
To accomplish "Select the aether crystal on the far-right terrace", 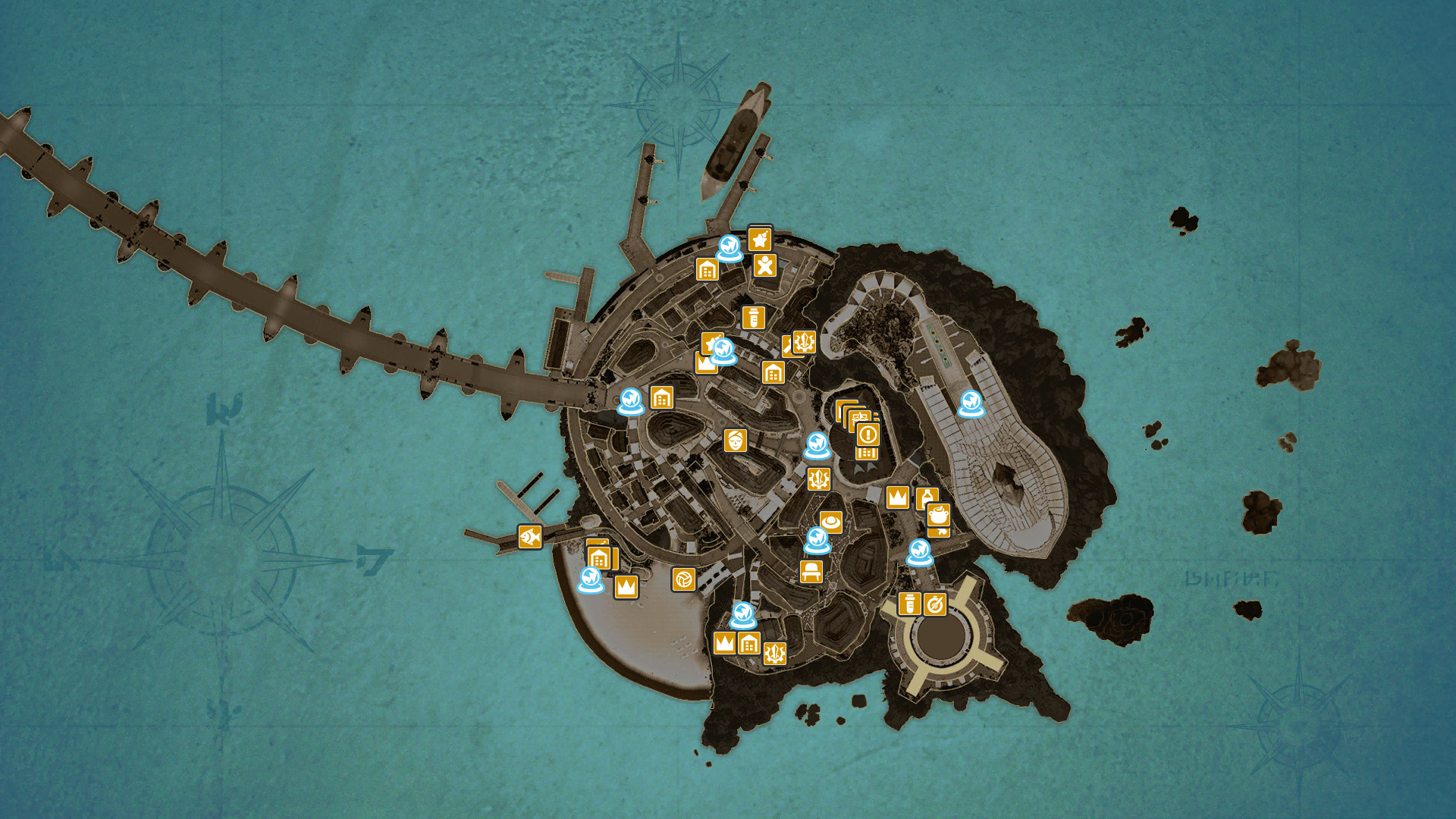I will (x=971, y=403).
